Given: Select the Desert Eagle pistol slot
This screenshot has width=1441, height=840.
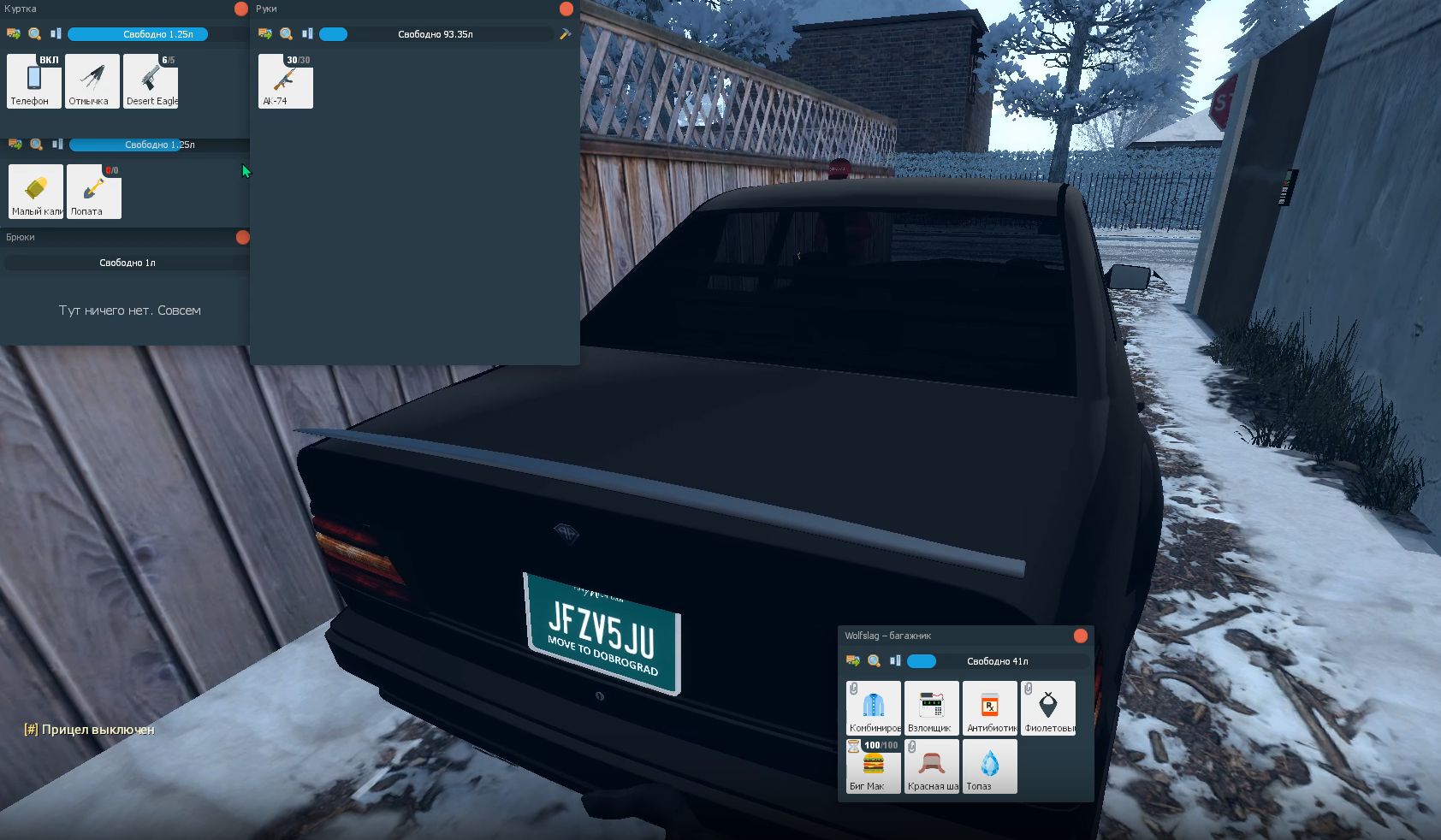Looking at the screenshot, I should click(x=151, y=80).
